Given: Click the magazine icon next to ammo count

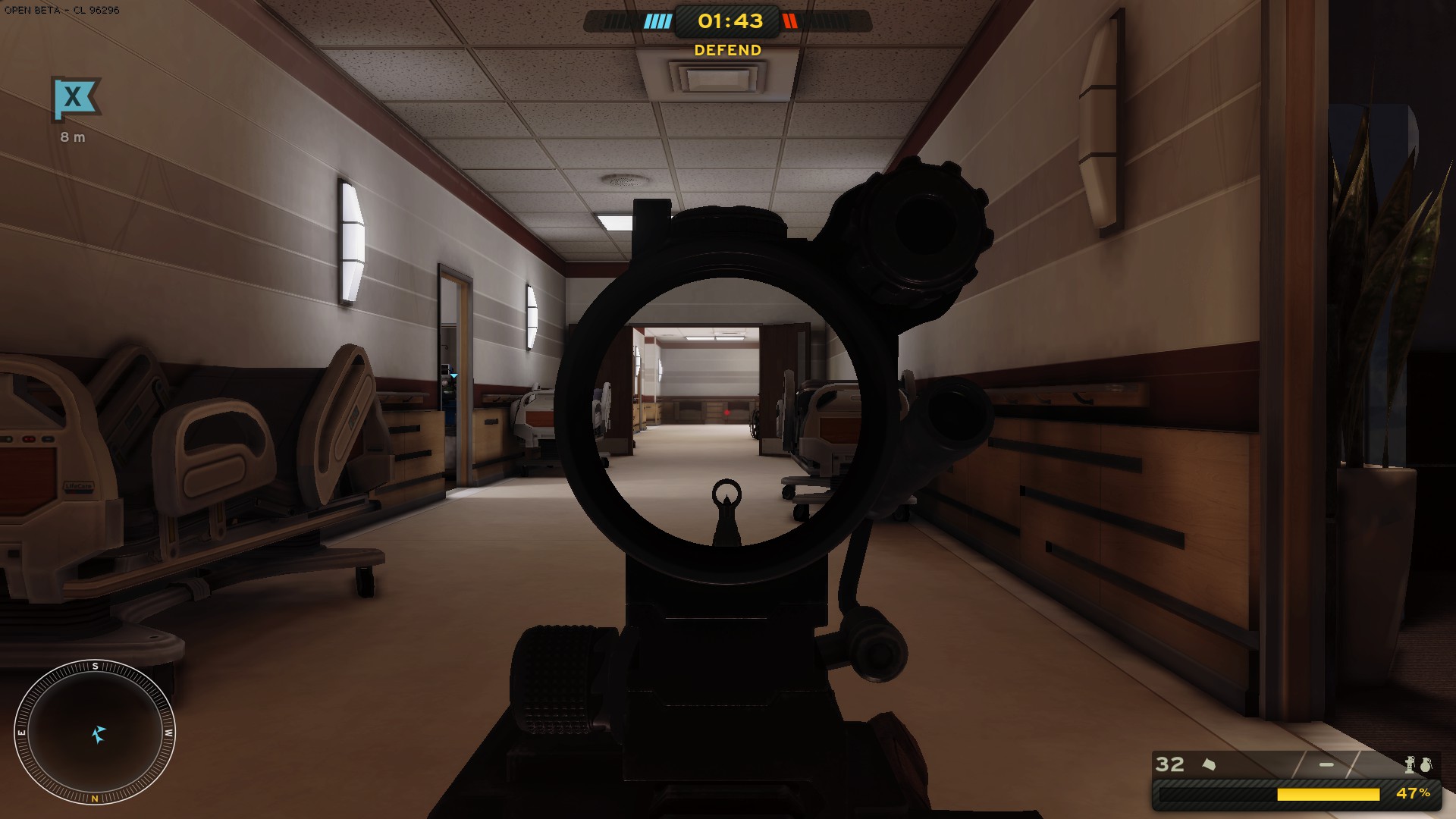Looking at the screenshot, I should (1210, 764).
